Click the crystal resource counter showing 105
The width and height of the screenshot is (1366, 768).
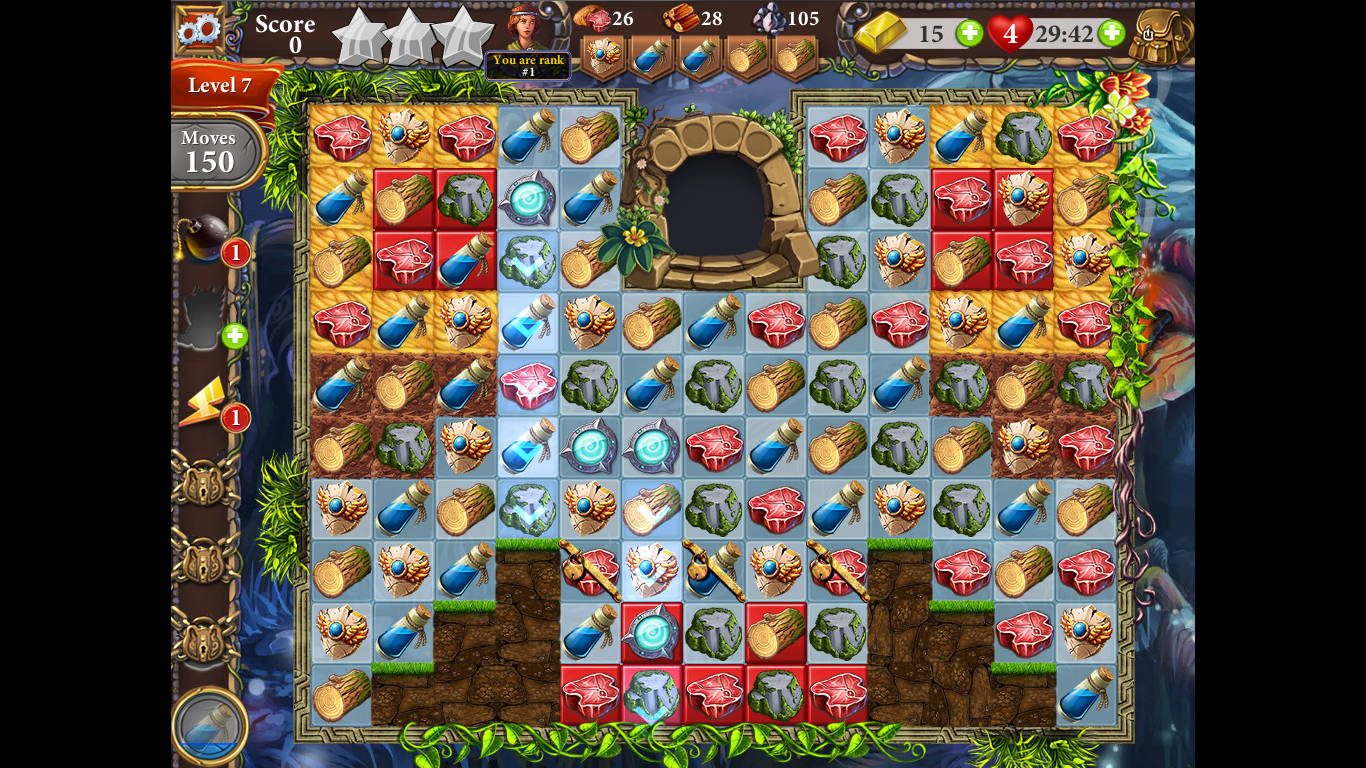click(x=783, y=19)
